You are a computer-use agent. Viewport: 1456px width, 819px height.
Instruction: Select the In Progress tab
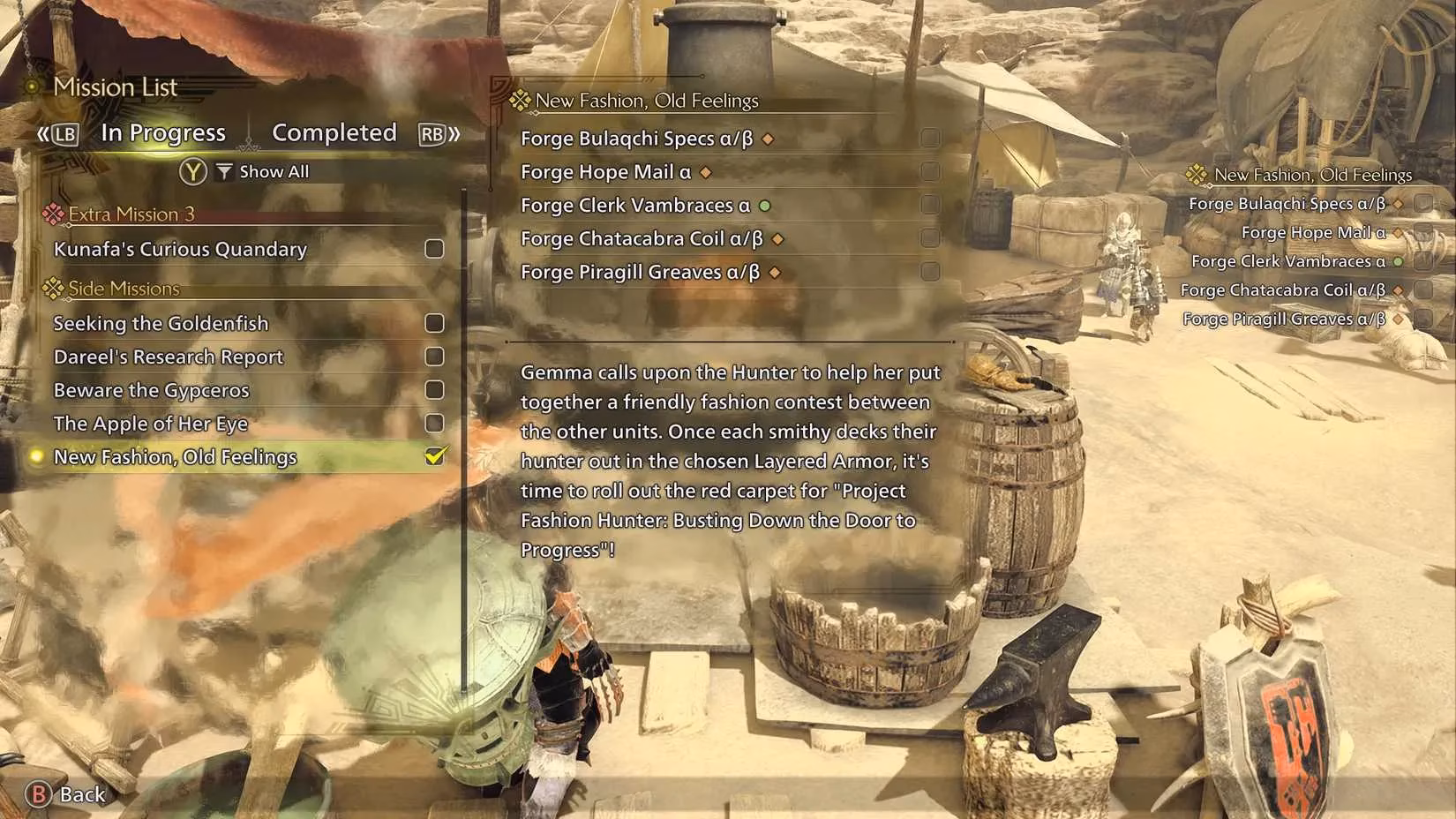point(162,132)
